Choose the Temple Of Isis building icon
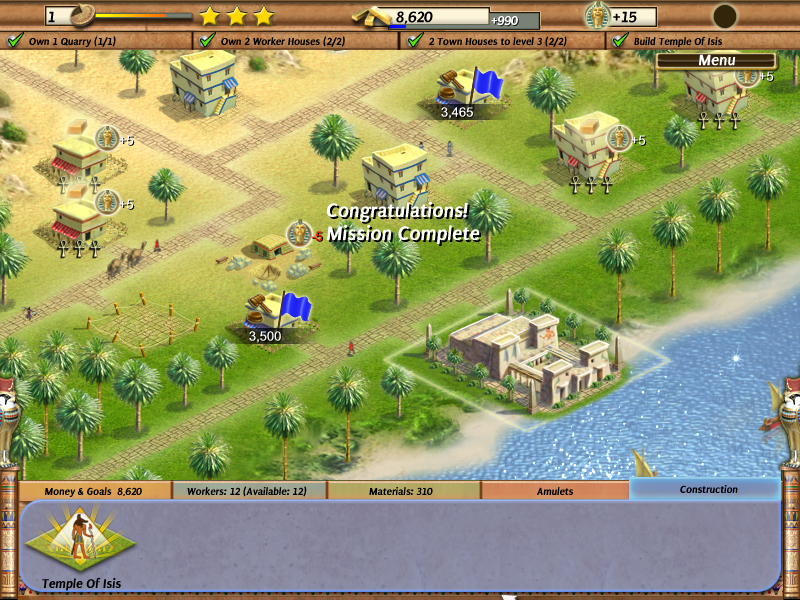The height and width of the screenshot is (600, 800). [x=82, y=543]
